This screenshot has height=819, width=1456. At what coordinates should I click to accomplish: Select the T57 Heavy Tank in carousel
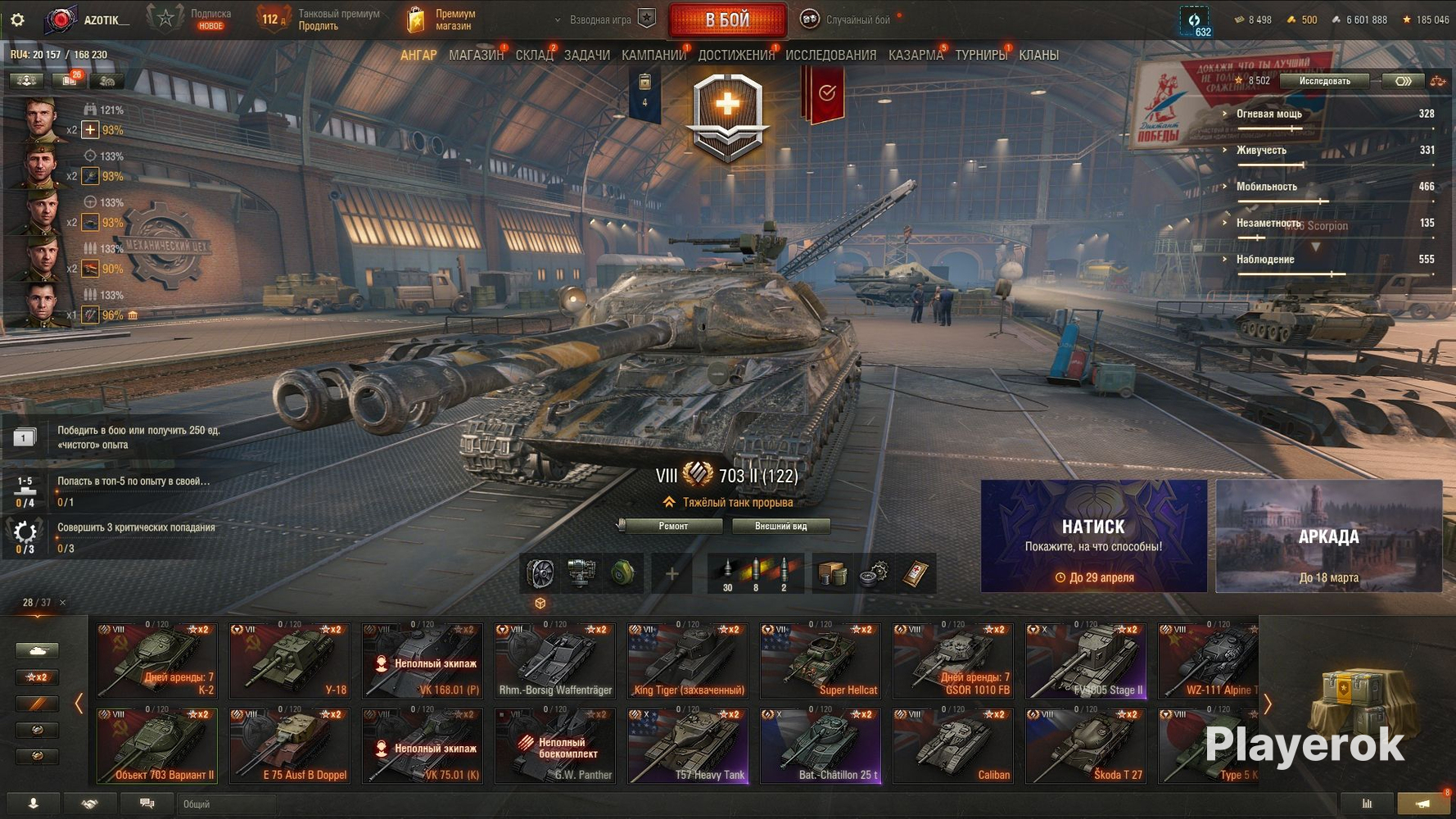[x=688, y=745]
